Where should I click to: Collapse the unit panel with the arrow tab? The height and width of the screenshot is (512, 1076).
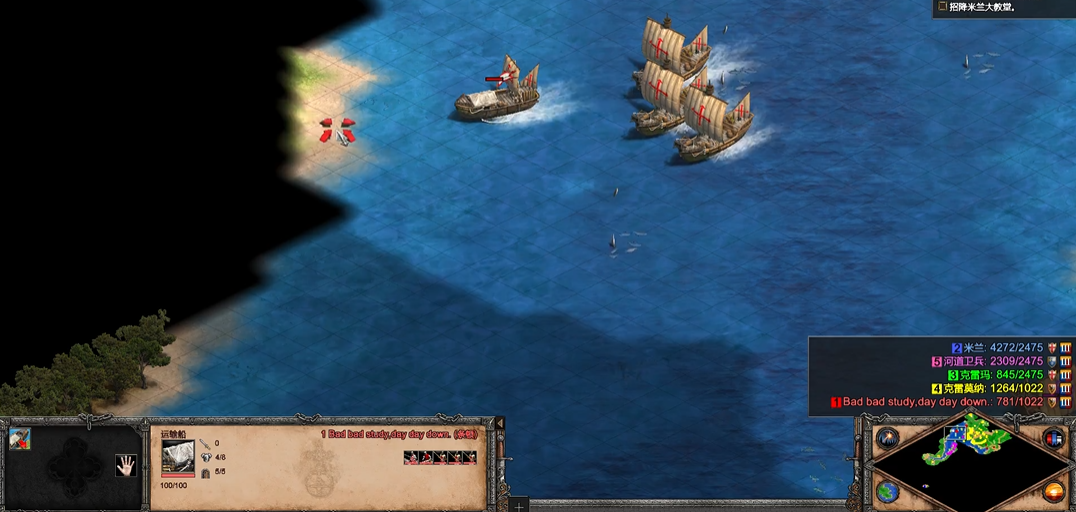coord(501,424)
